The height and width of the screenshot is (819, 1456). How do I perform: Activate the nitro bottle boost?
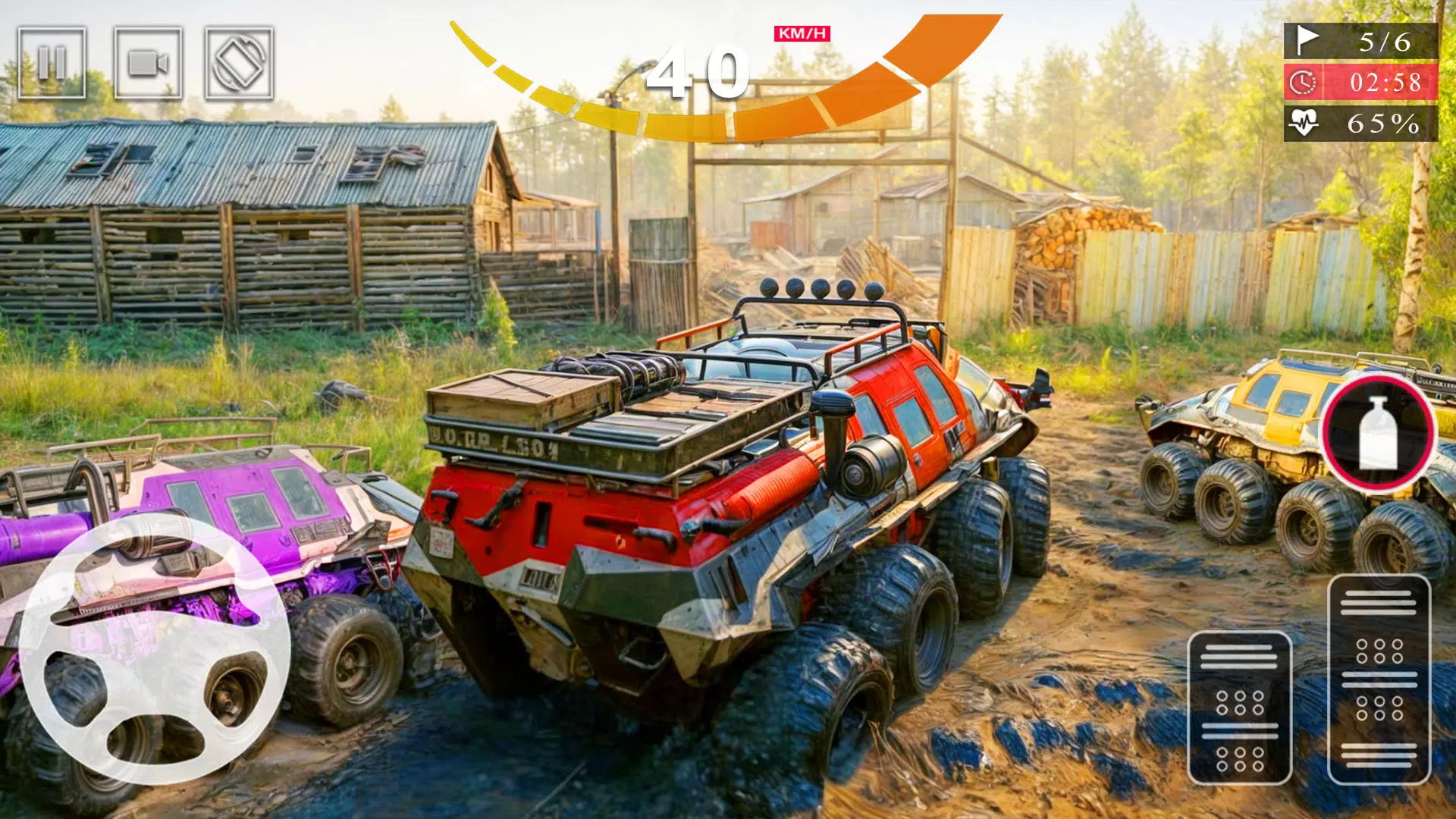pos(1379,433)
